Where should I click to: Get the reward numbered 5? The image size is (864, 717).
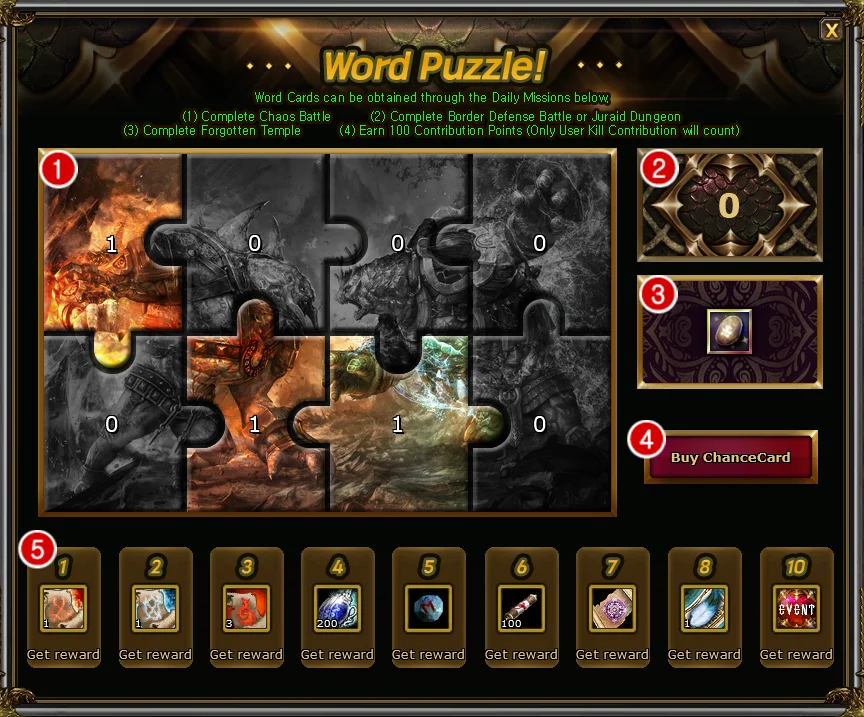pyautogui.click(x=428, y=655)
